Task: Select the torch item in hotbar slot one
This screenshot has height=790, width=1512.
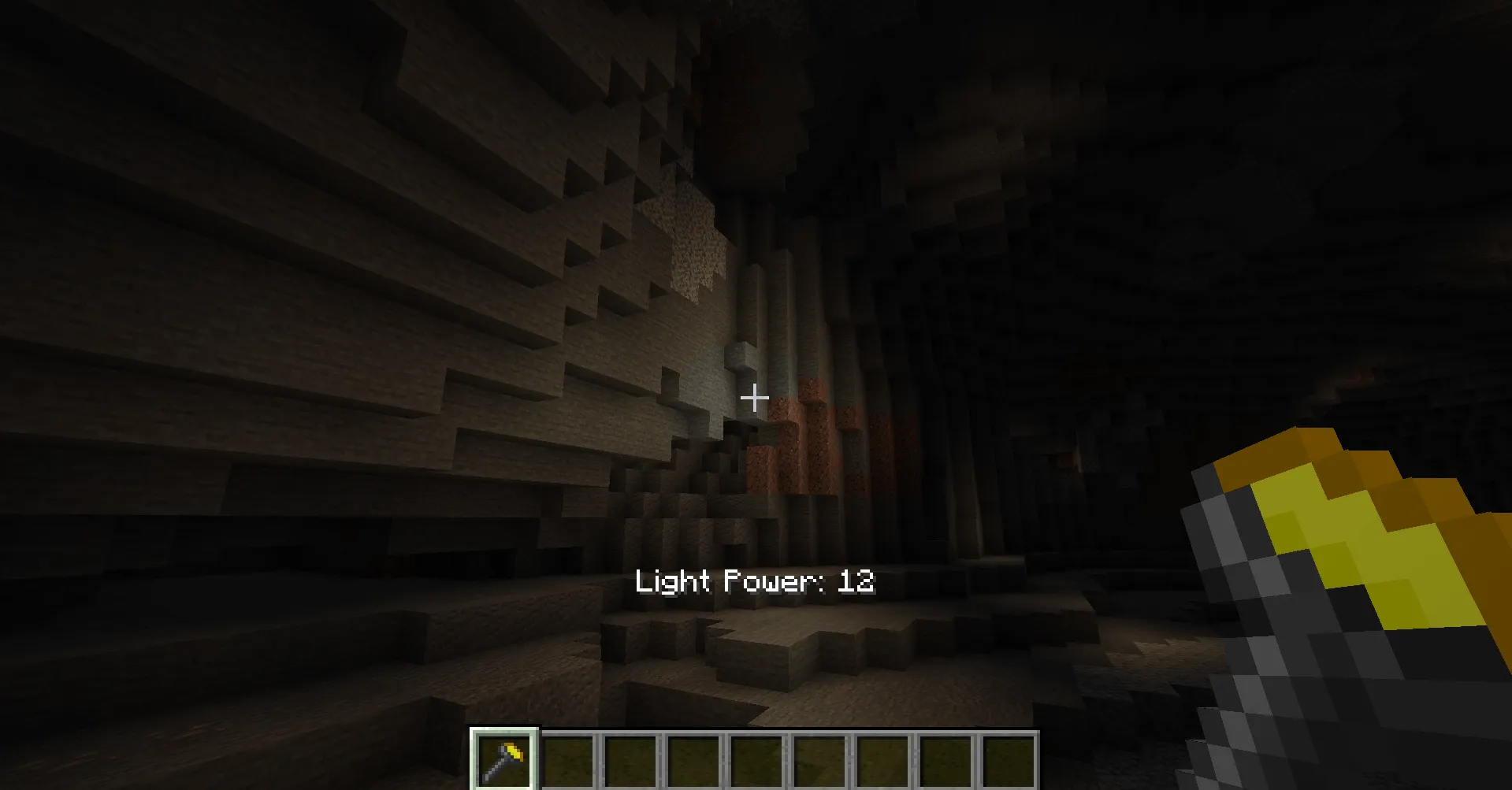Action: click(504, 760)
